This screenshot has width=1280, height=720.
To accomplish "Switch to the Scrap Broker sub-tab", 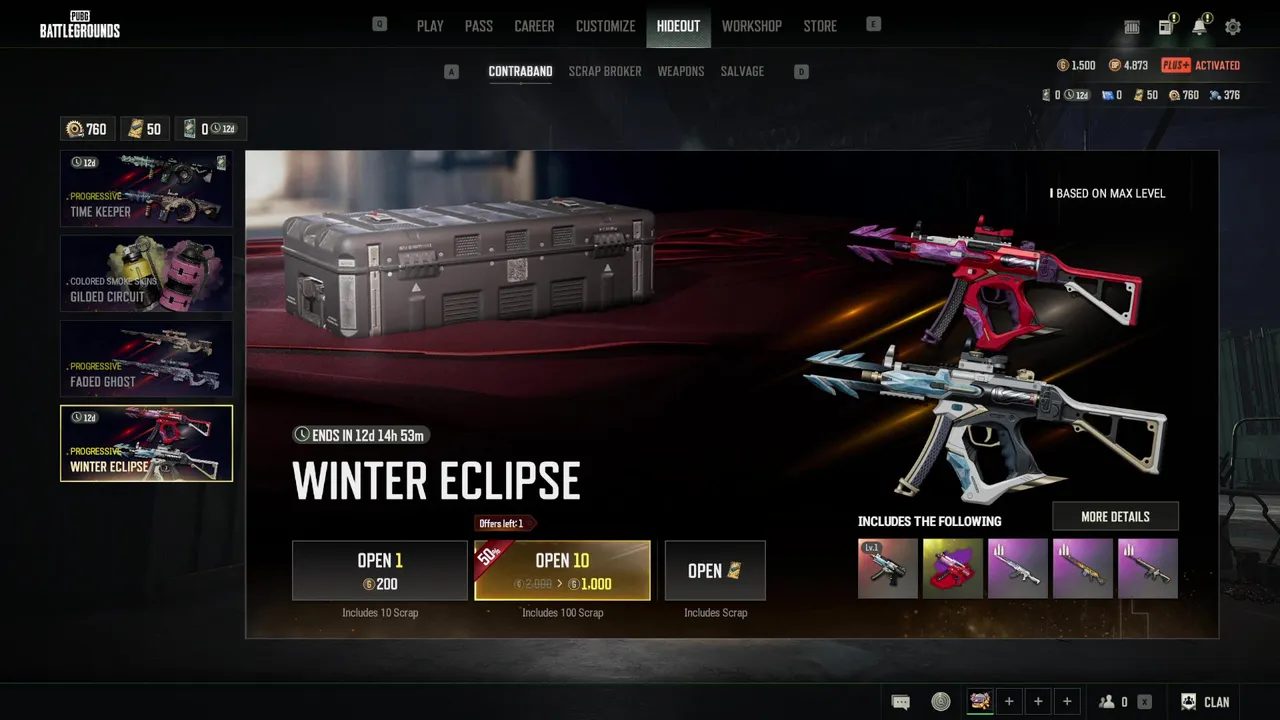I will 605,71.
